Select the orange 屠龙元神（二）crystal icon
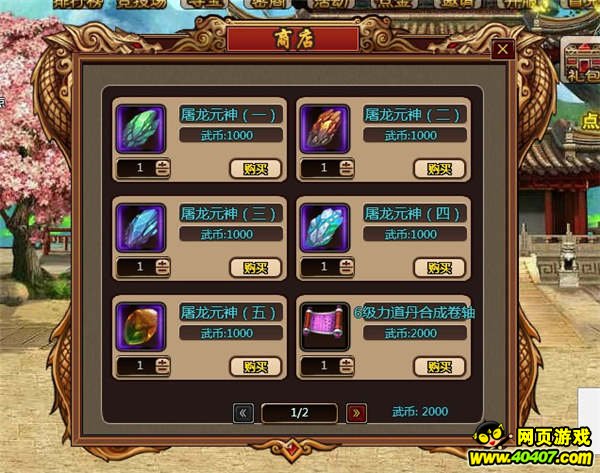 [x=324, y=129]
